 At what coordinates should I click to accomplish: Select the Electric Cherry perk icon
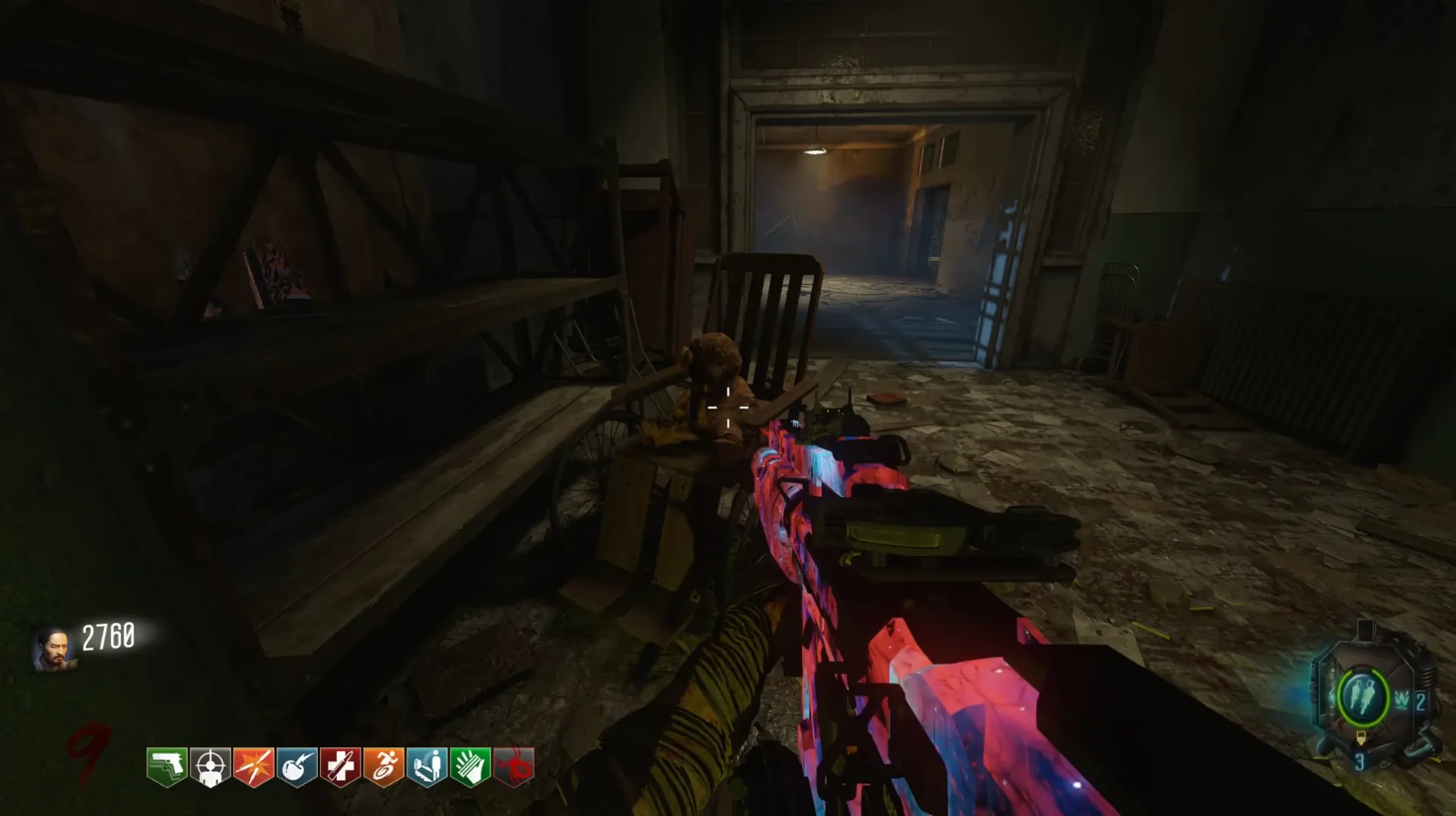297,766
